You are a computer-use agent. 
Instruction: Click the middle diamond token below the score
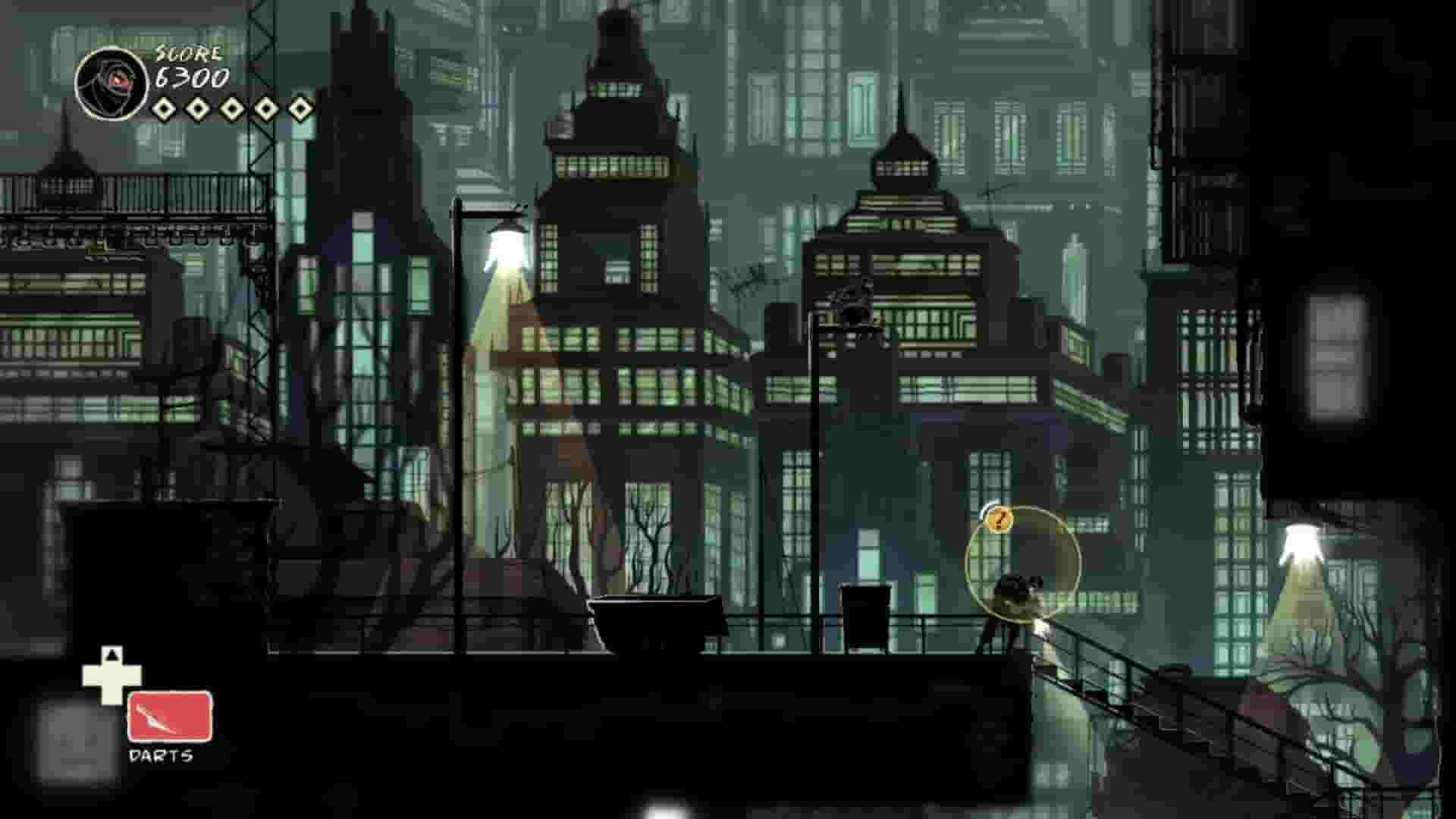(x=233, y=108)
